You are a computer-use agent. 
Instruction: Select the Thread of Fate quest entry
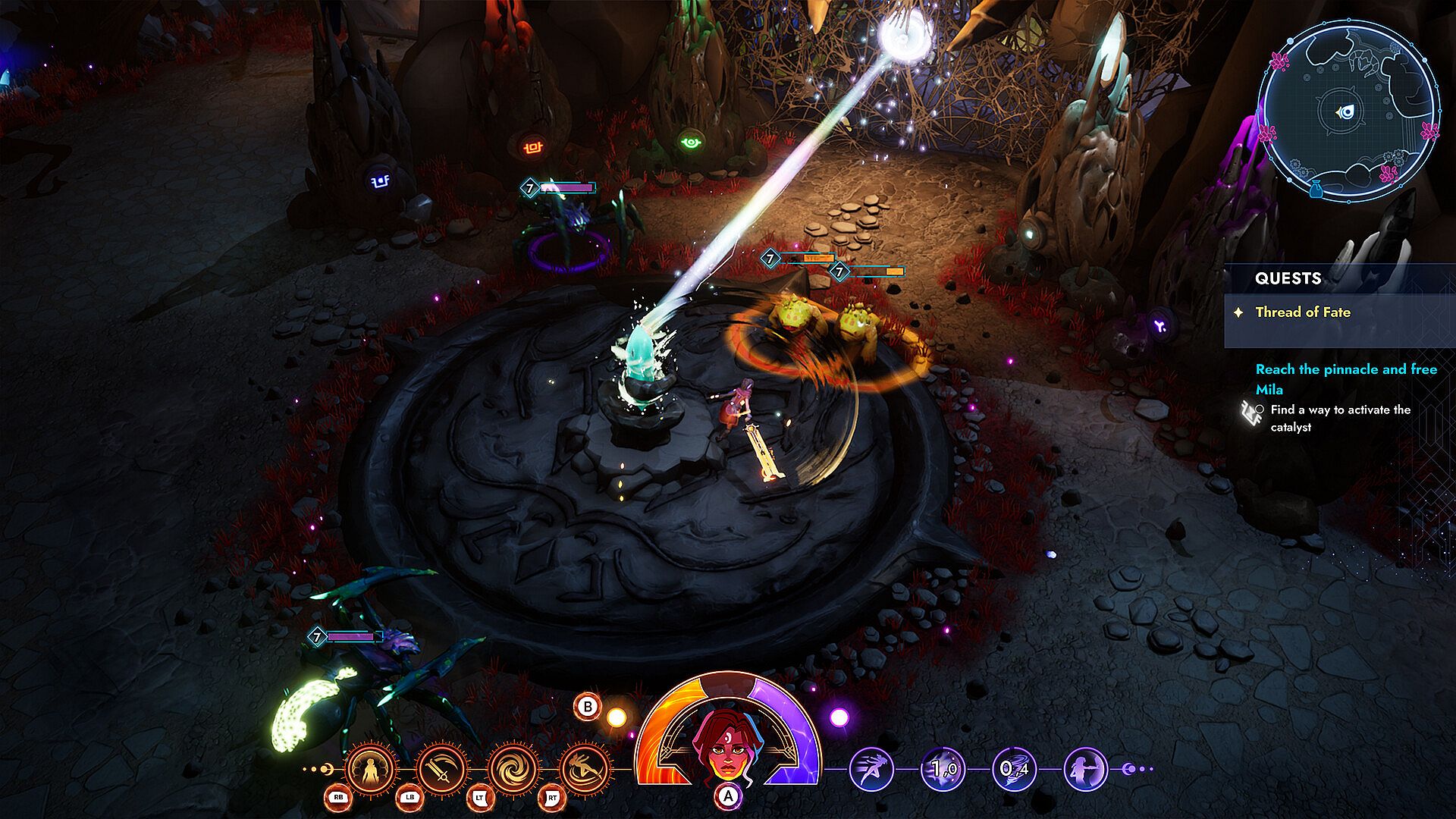coord(1302,312)
